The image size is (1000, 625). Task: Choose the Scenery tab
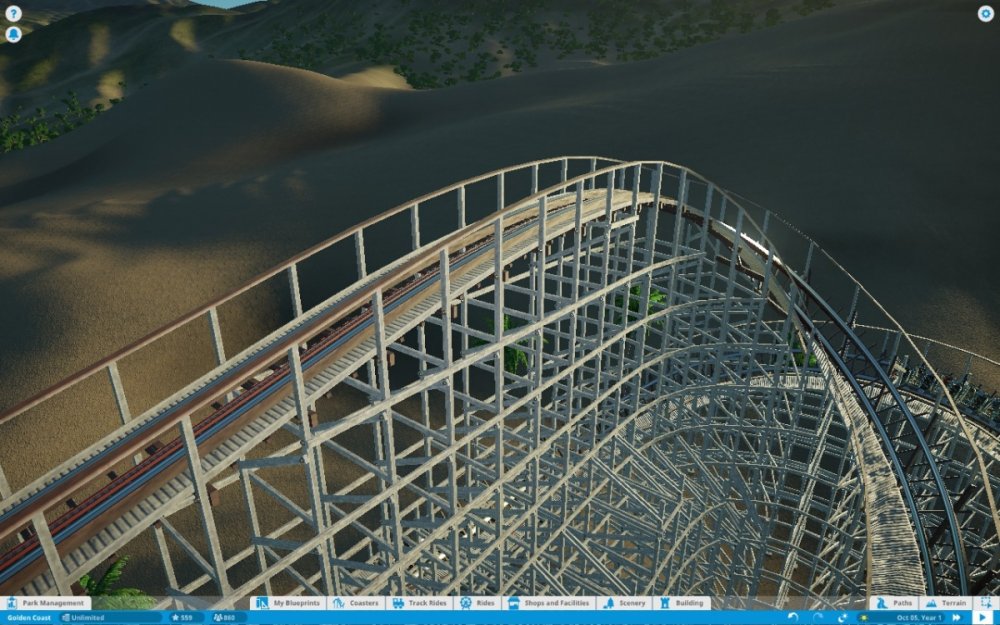click(626, 603)
